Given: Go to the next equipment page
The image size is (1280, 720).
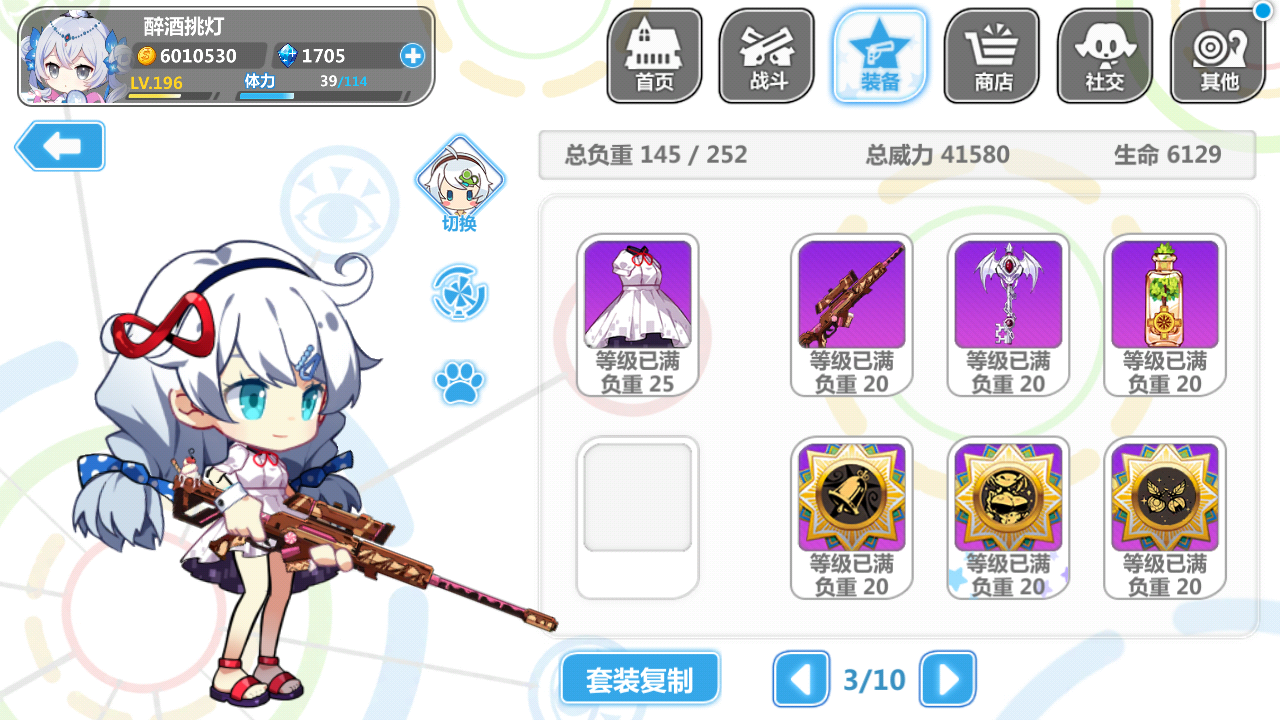Looking at the screenshot, I should pos(946,679).
